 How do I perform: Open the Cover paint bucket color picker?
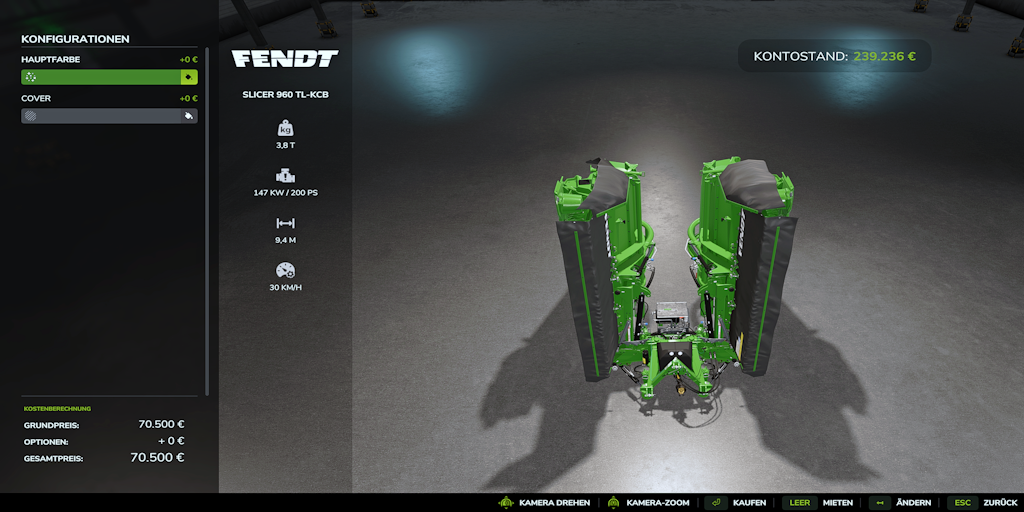click(187, 116)
